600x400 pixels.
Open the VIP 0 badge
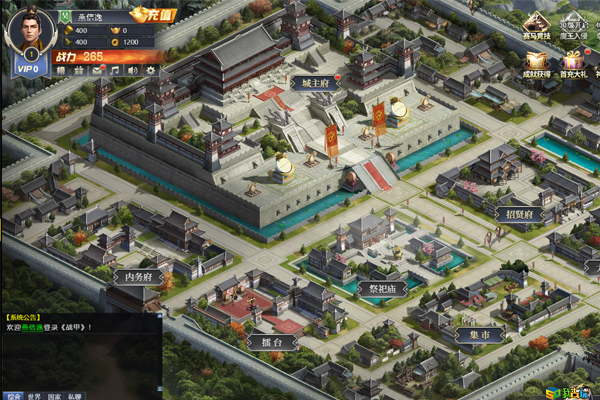tap(30, 70)
